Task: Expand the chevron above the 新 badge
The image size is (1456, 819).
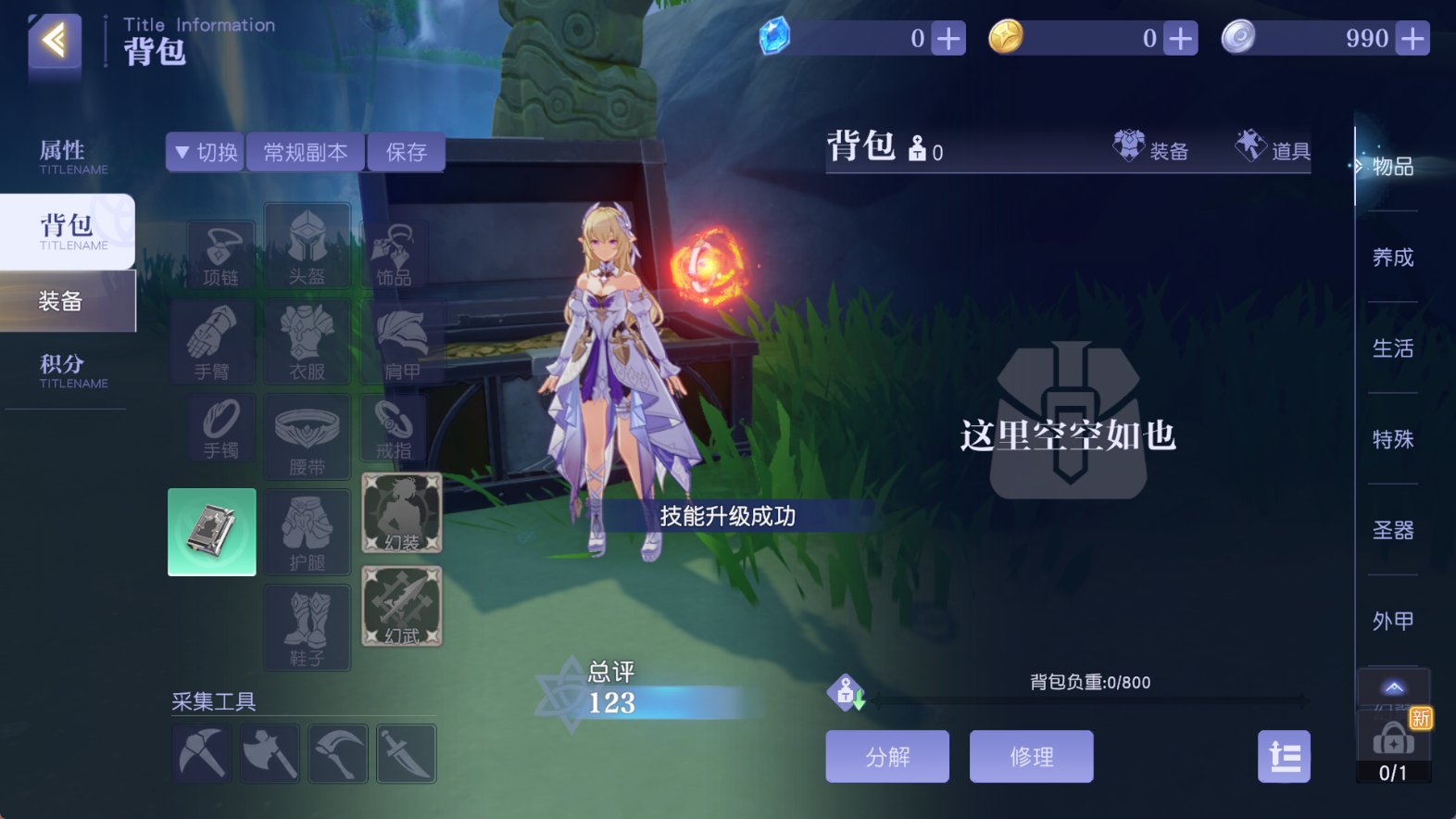Action: 1393,689
